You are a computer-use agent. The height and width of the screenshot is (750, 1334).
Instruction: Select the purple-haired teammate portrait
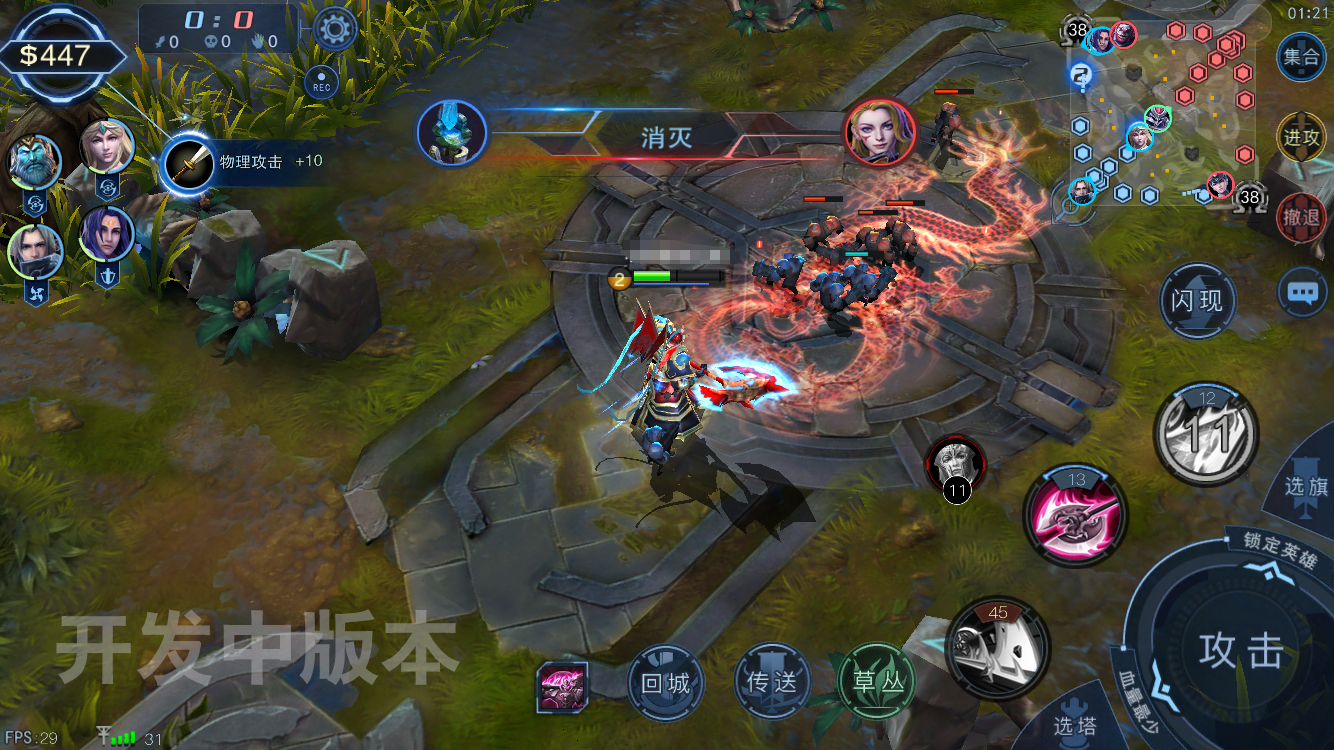(x=106, y=235)
